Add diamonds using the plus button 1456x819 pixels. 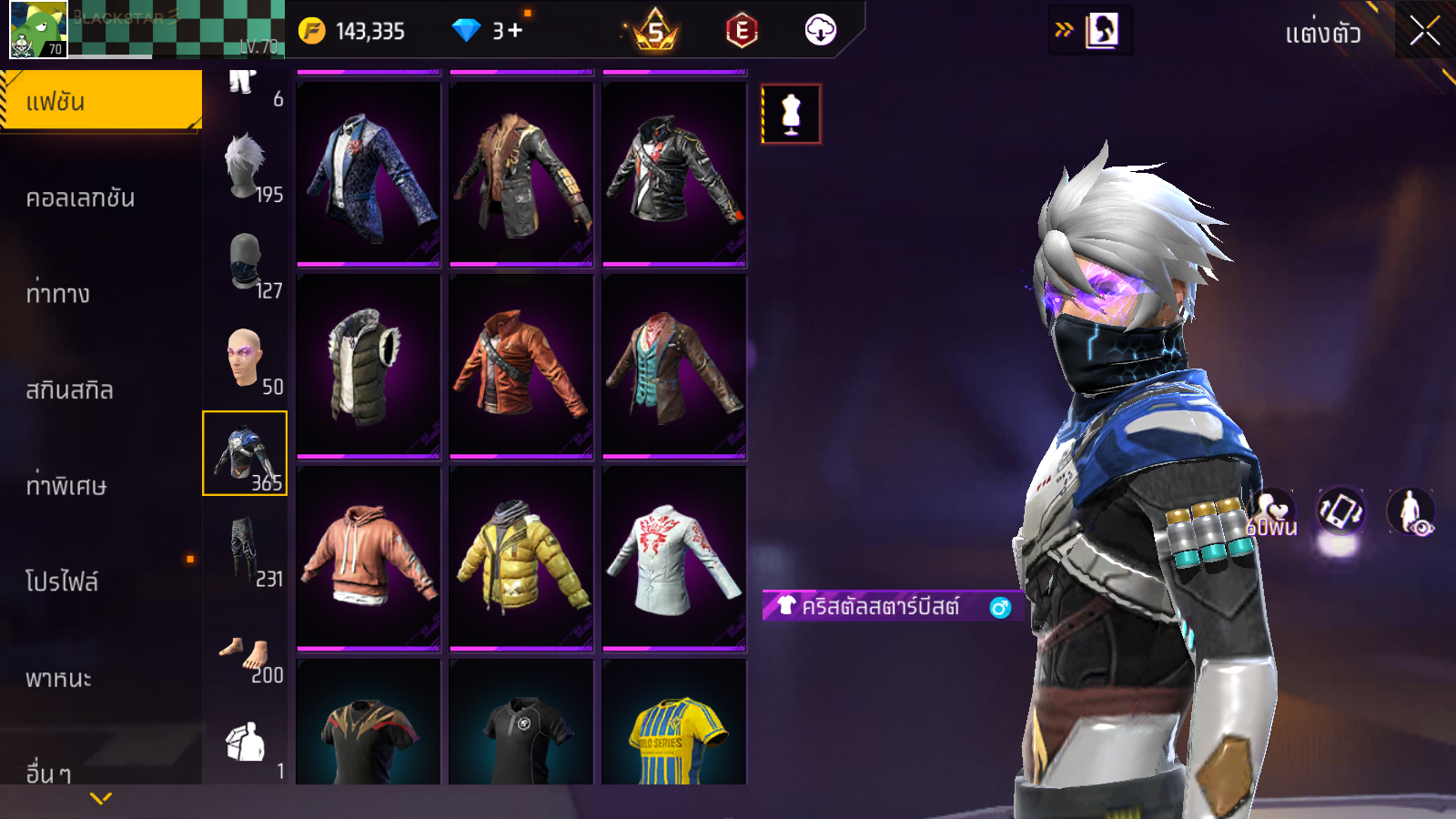[x=515, y=31]
